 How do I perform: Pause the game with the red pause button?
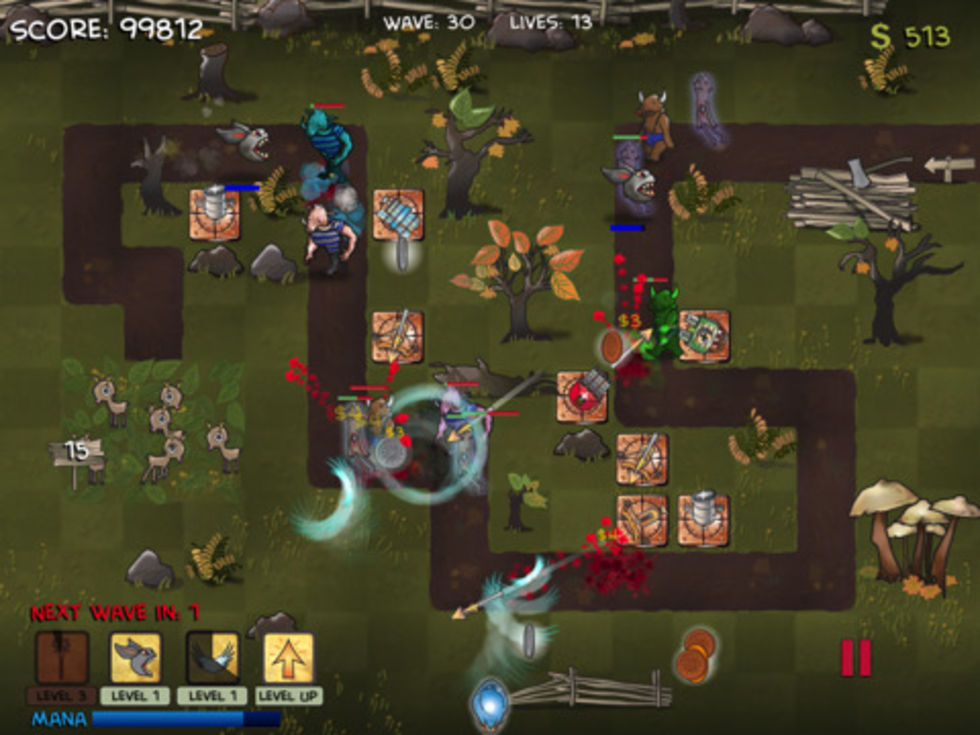(x=856, y=658)
